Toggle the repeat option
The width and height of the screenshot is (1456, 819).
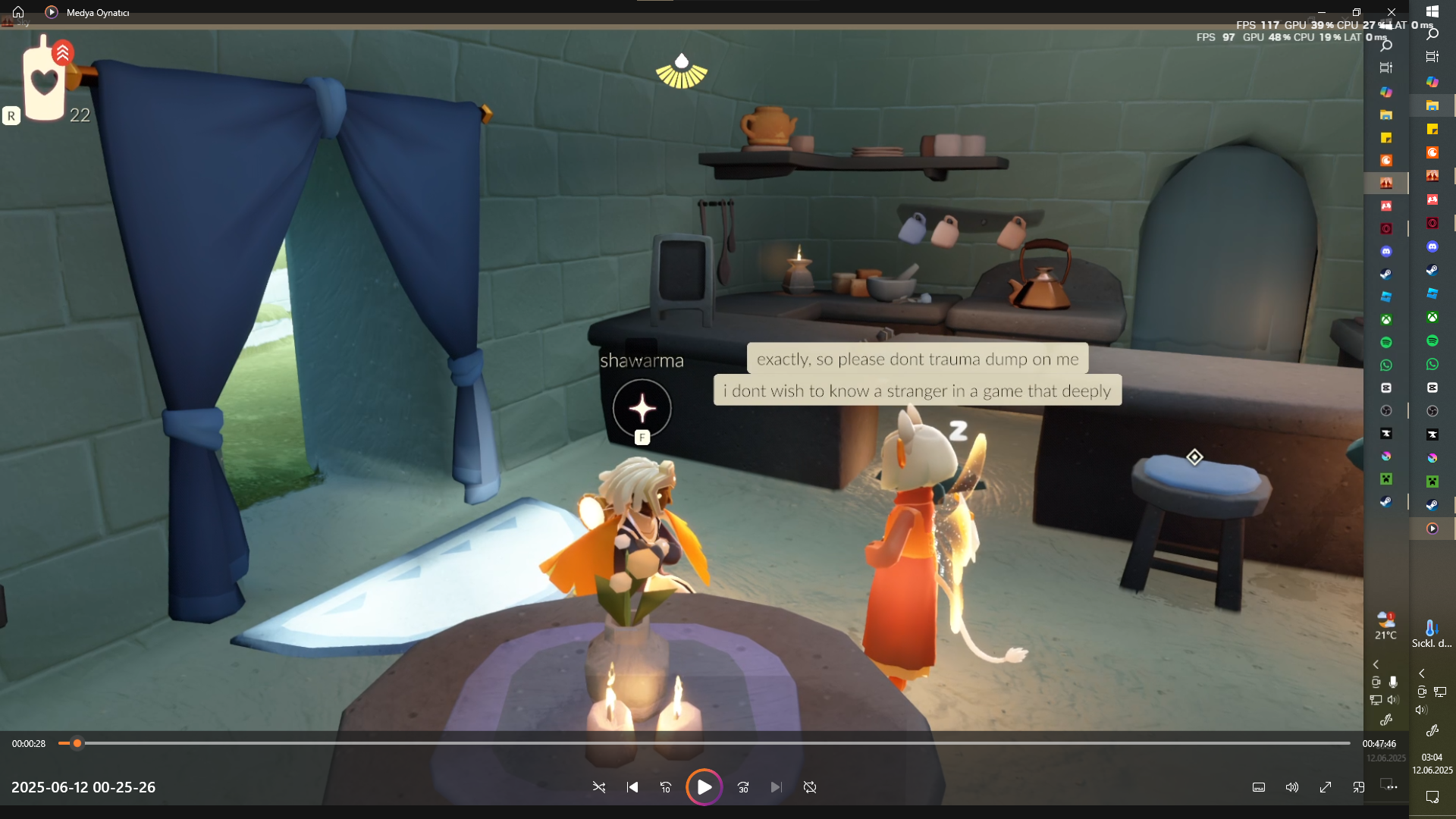(810, 787)
